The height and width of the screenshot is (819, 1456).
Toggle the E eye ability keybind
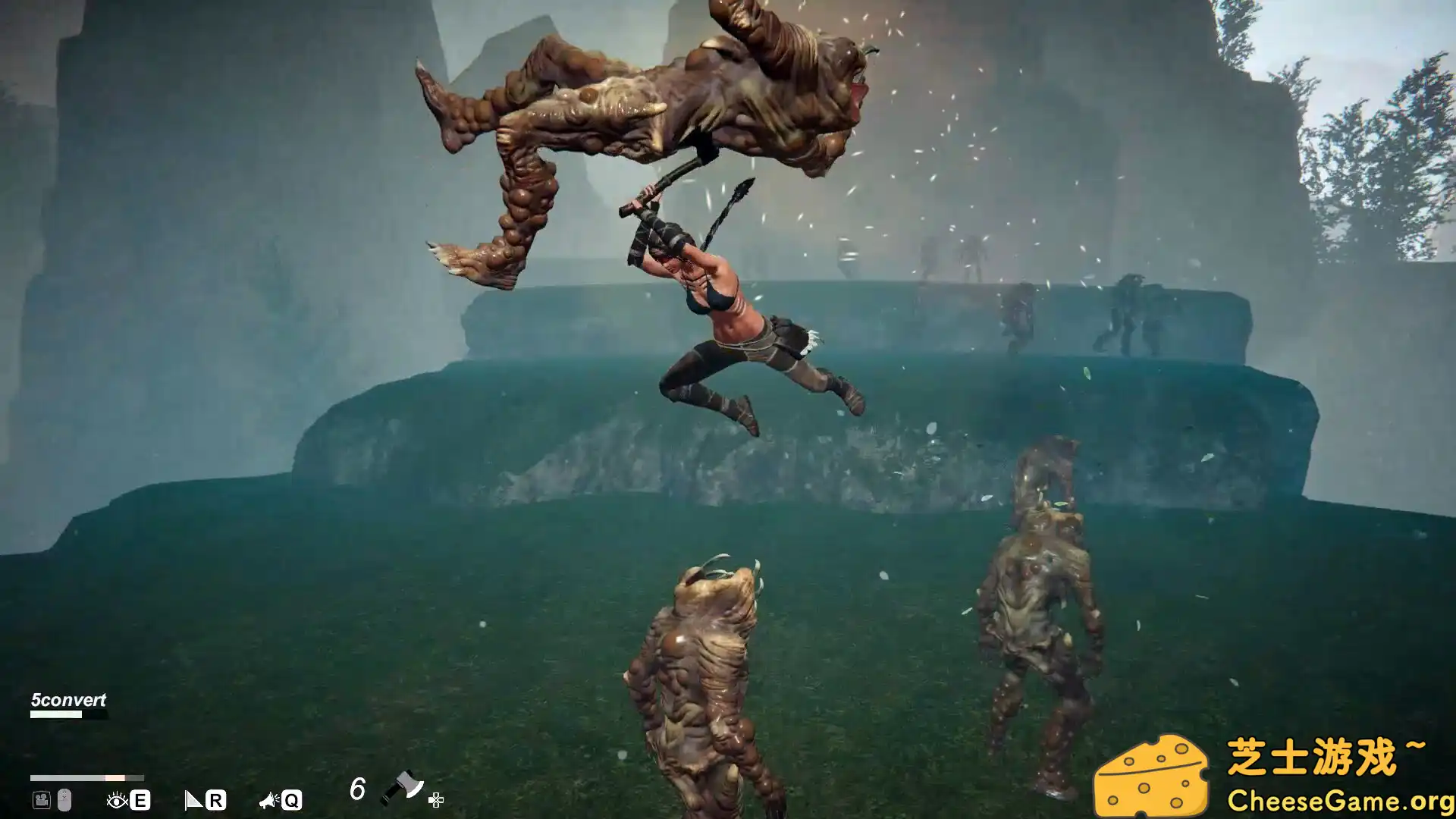(140, 800)
